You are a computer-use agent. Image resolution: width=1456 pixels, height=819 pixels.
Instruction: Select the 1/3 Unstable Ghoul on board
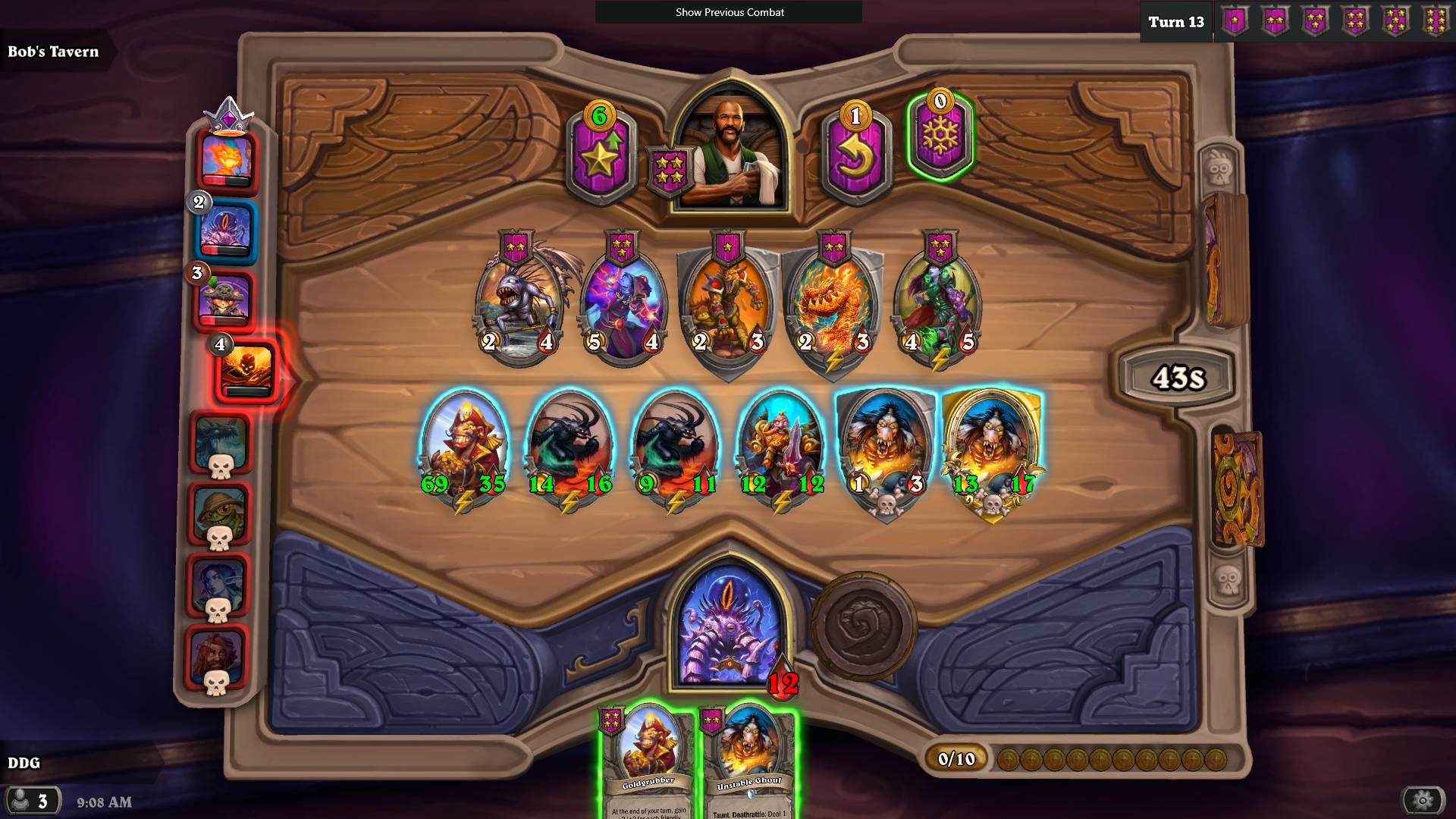[886, 447]
